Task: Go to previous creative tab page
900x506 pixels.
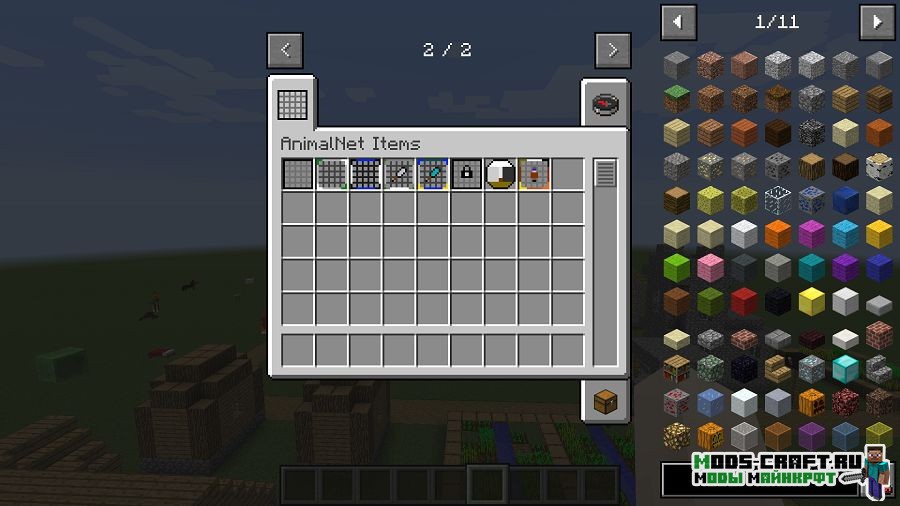Action: pos(285,49)
